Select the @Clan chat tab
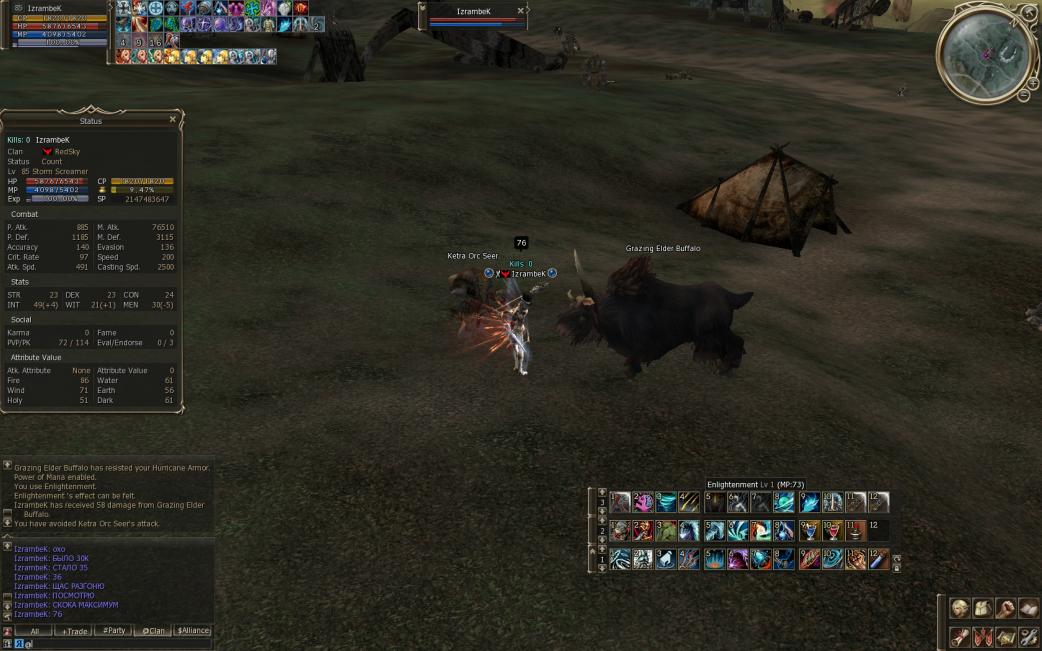1042x651 pixels. point(153,631)
